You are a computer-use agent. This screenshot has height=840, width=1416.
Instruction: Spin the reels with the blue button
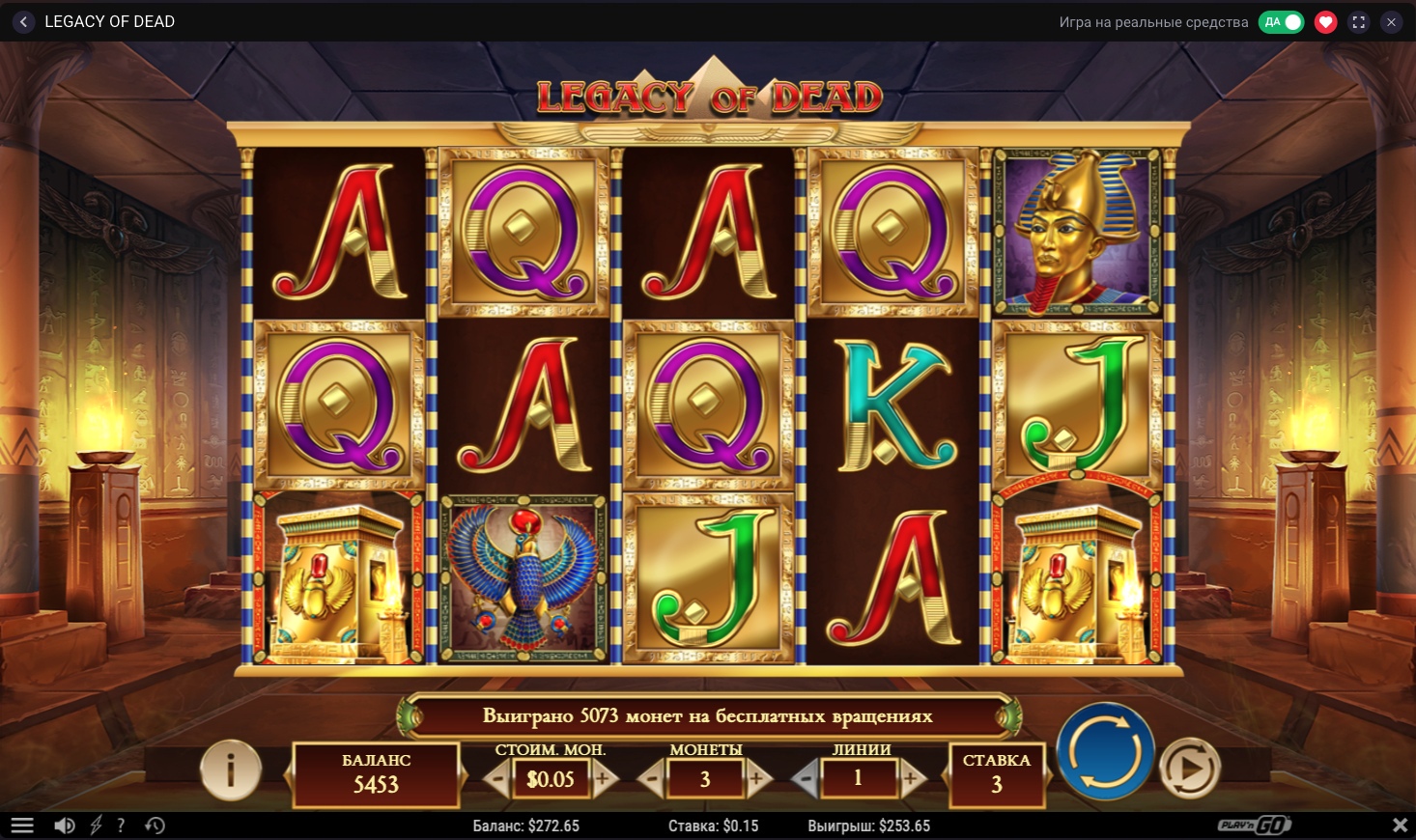point(1105,751)
